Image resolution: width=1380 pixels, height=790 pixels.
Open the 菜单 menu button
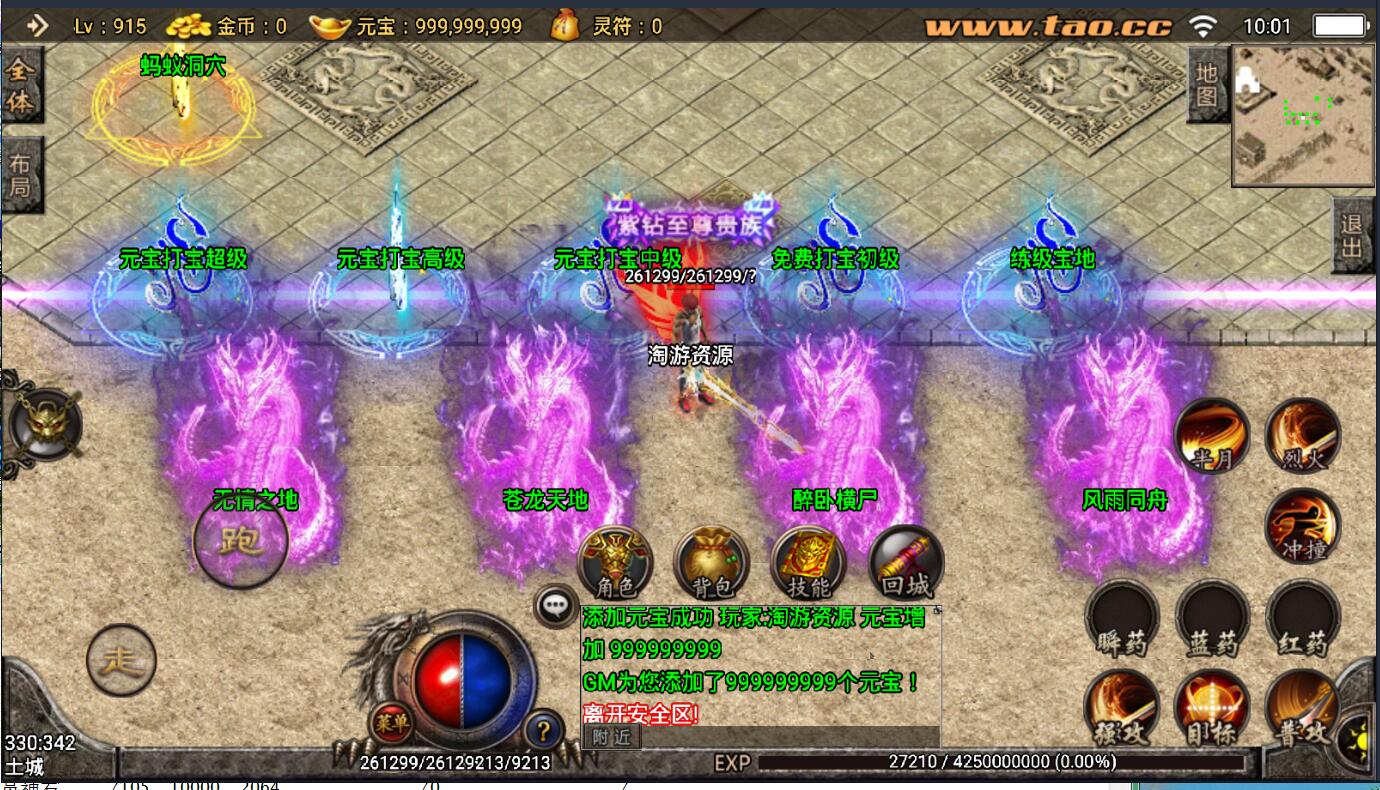point(391,723)
